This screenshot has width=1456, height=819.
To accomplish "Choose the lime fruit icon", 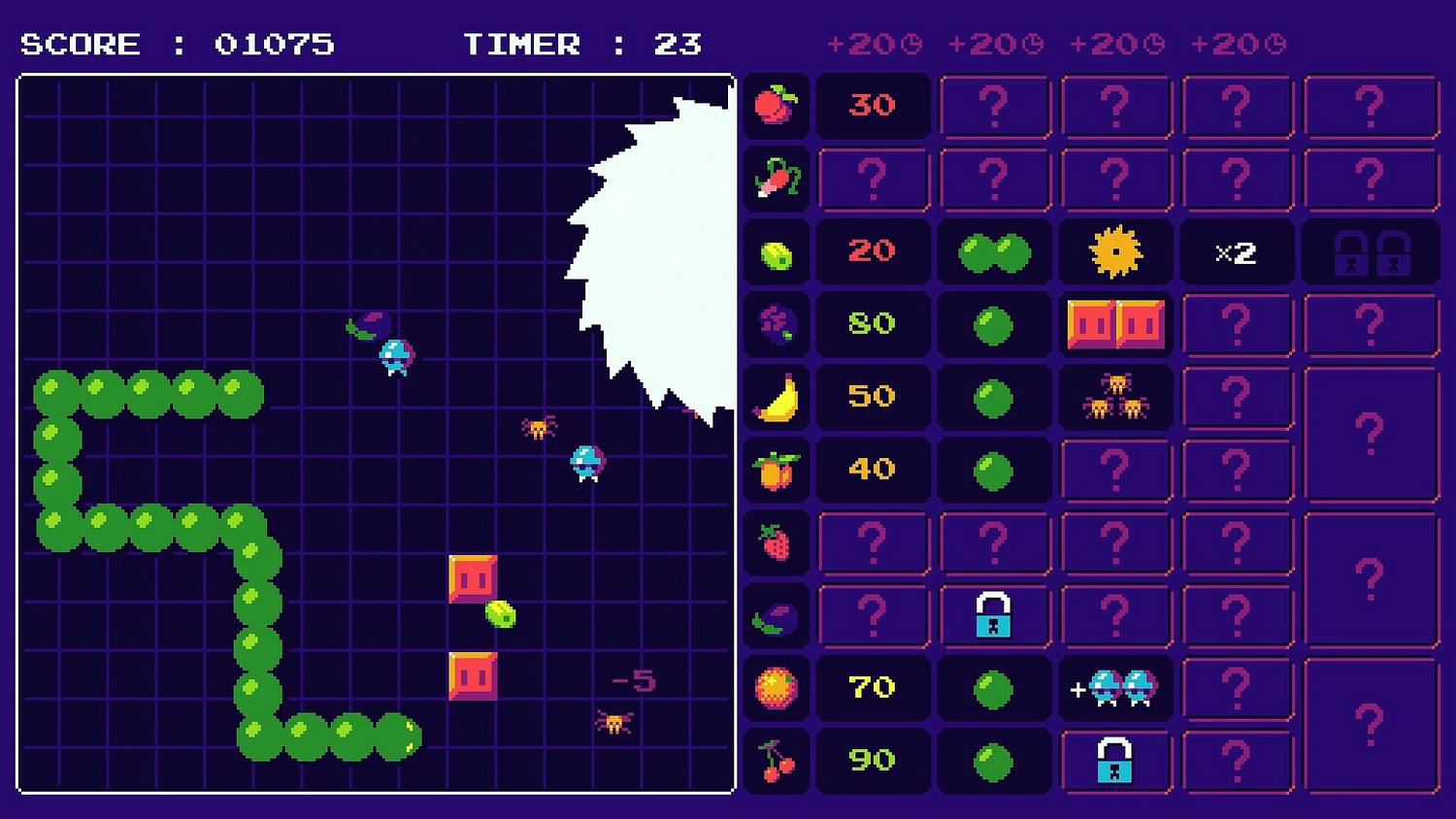I will click(776, 253).
